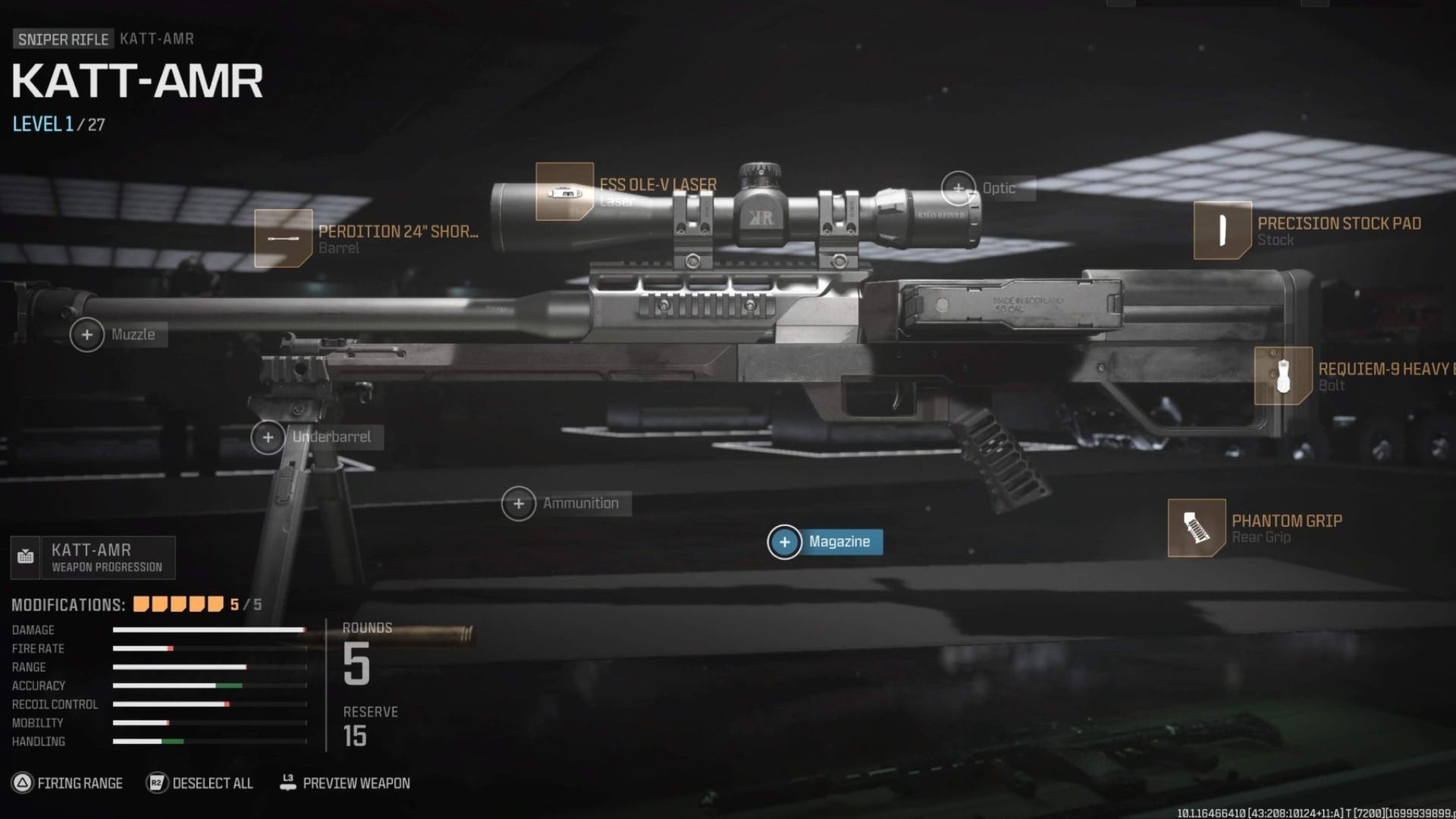The image size is (1456, 819).
Task: Go to the Firing Range
Action: click(67, 783)
